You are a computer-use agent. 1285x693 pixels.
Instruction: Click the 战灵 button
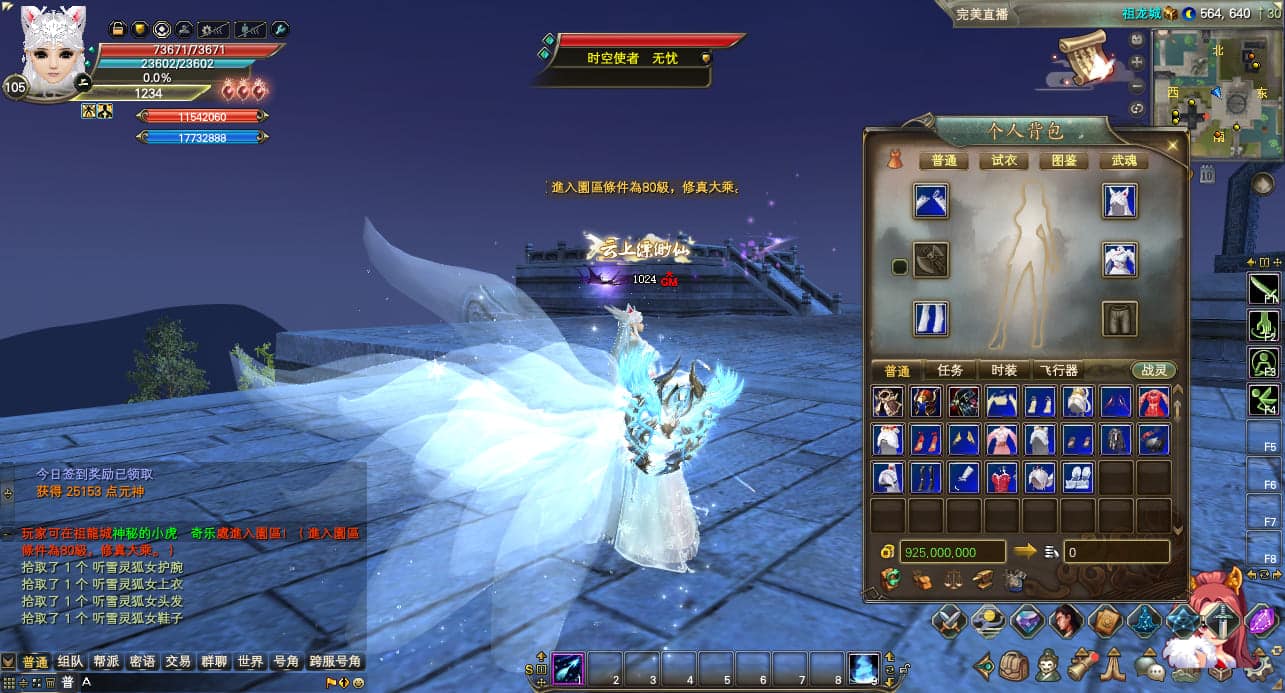[1154, 370]
